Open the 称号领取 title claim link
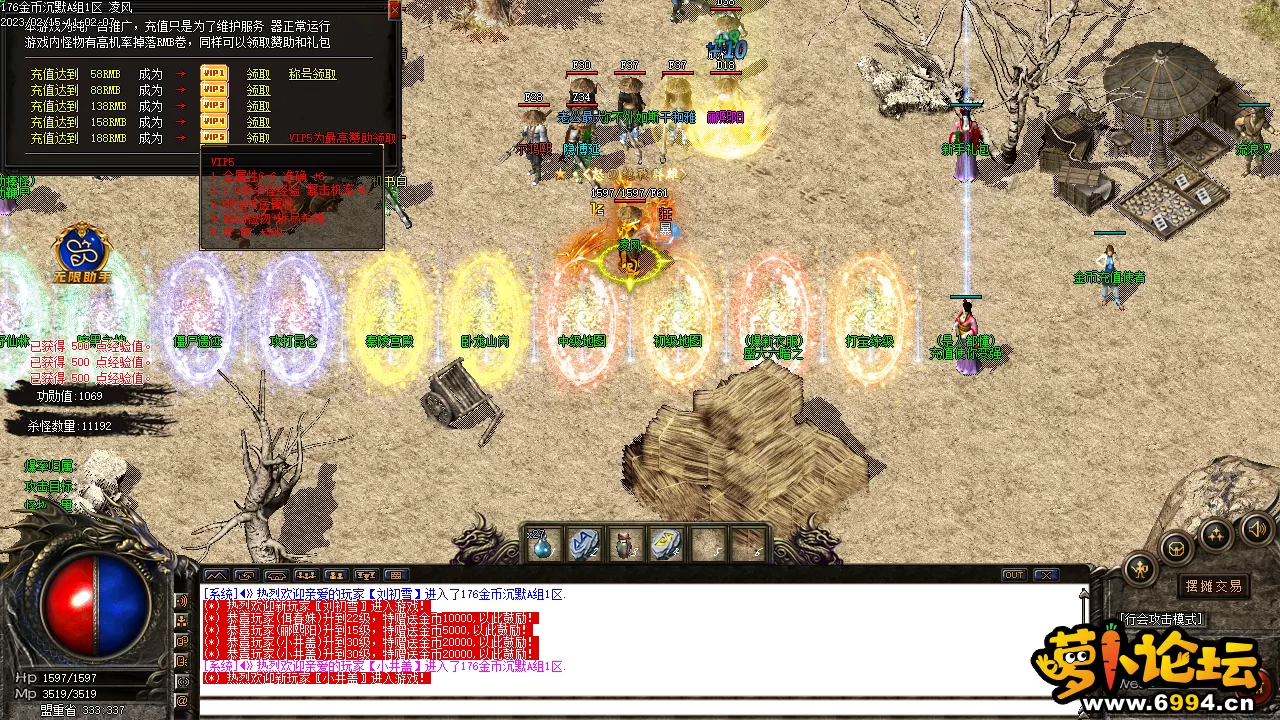1280x720 pixels. 312,74
